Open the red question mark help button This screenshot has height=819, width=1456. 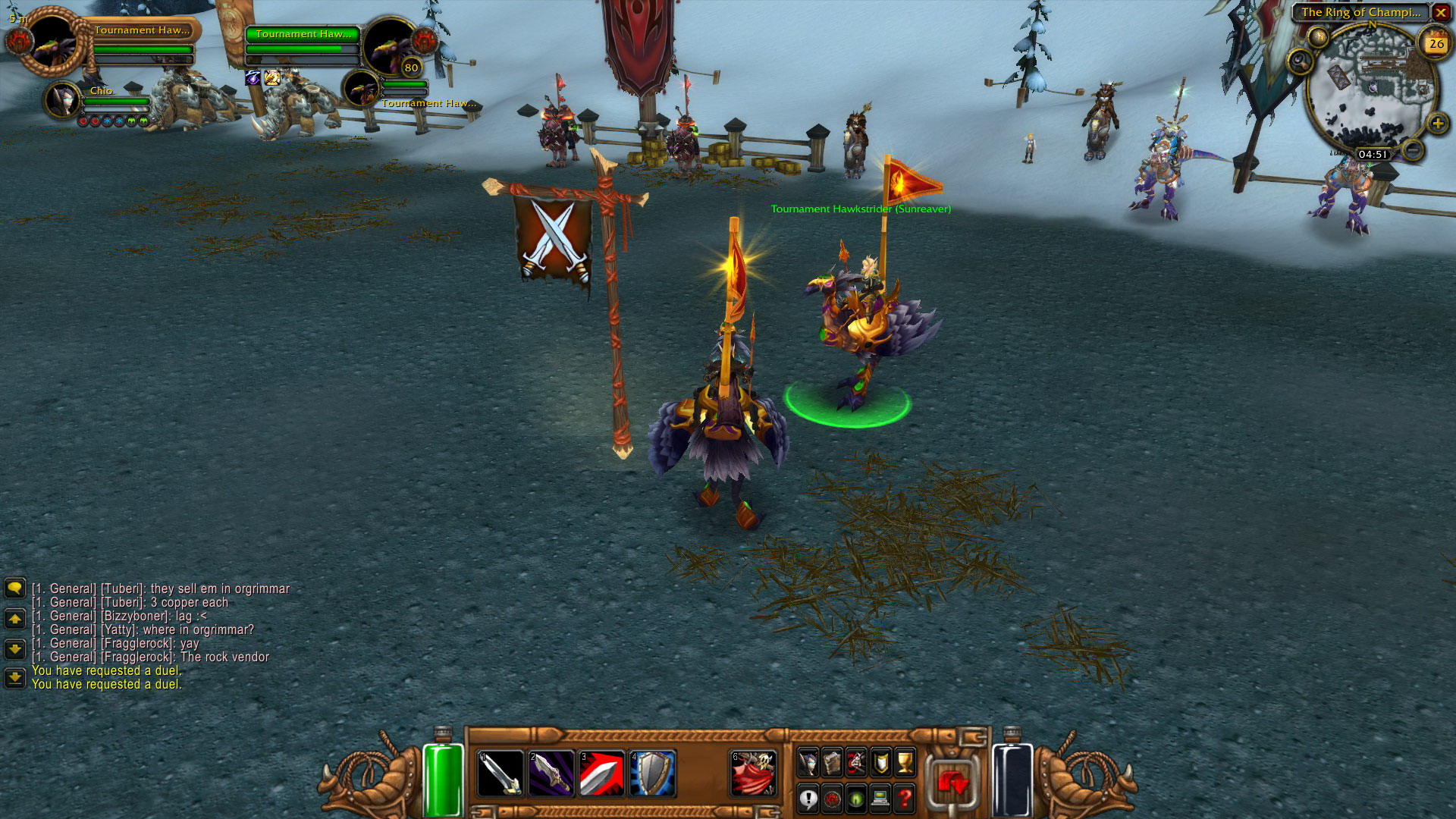click(905, 798)
